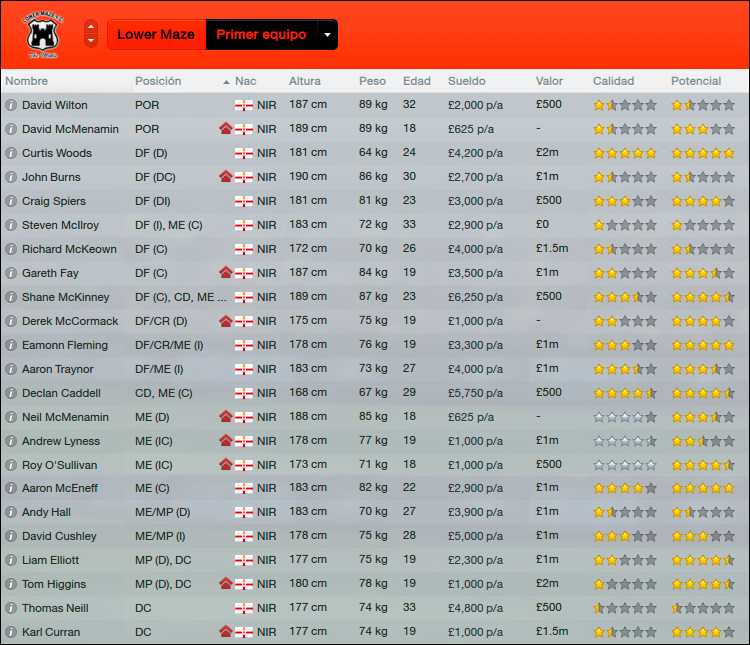Sort by the Altura column header
This screenshot has width=750, height=645.
(305, 81)
